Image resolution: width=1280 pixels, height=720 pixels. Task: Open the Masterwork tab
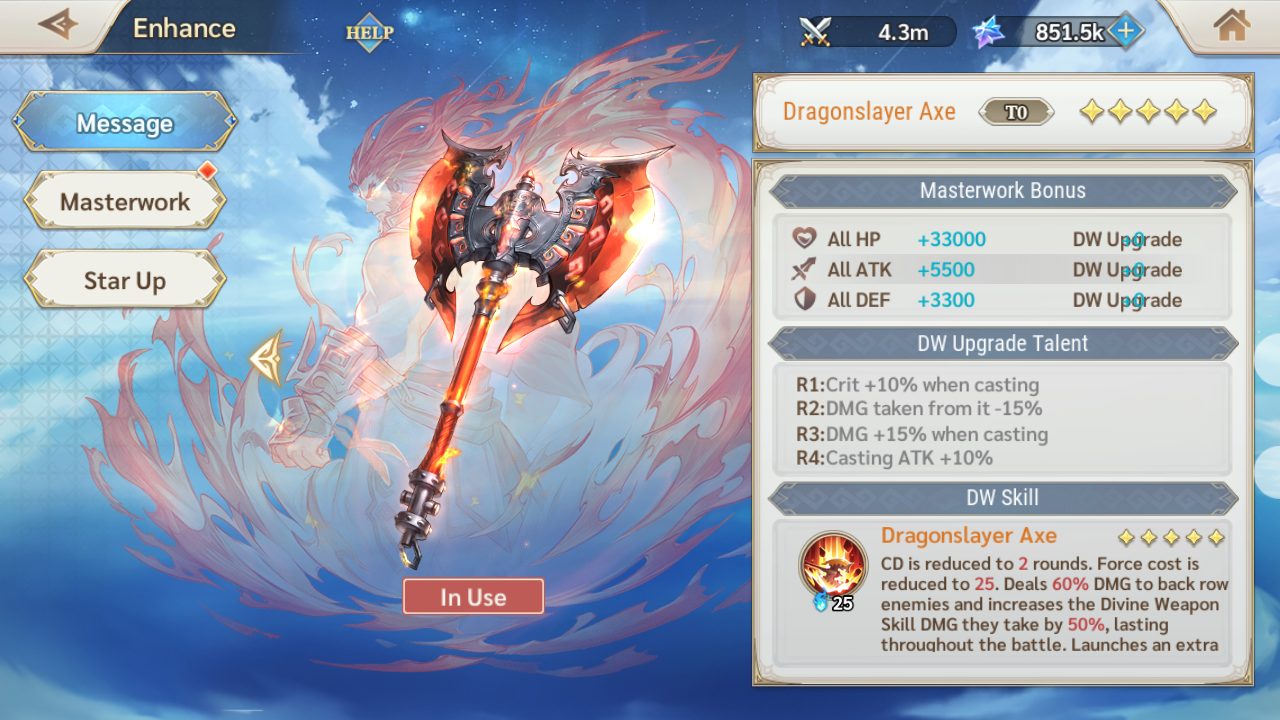(x=125, y=202)
